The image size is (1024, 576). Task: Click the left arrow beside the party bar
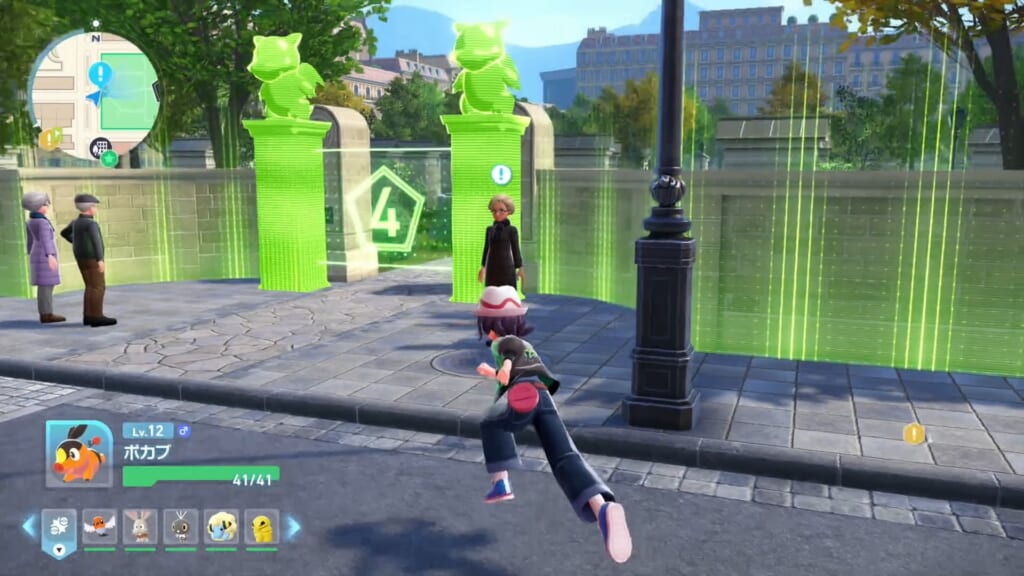[28, 526]
